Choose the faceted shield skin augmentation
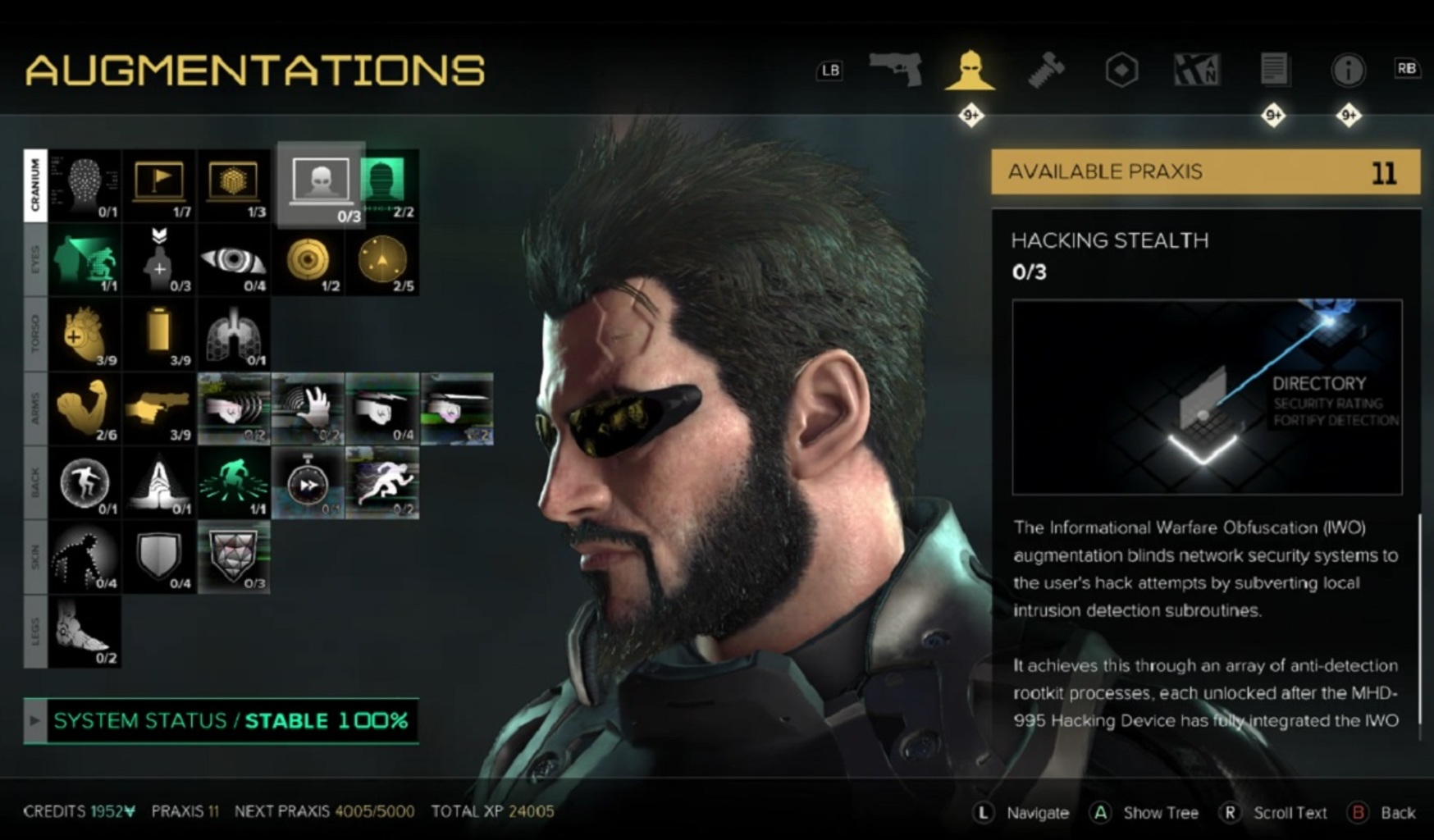This screenshot has height=840, width=1434. click(x=234, y=557)
